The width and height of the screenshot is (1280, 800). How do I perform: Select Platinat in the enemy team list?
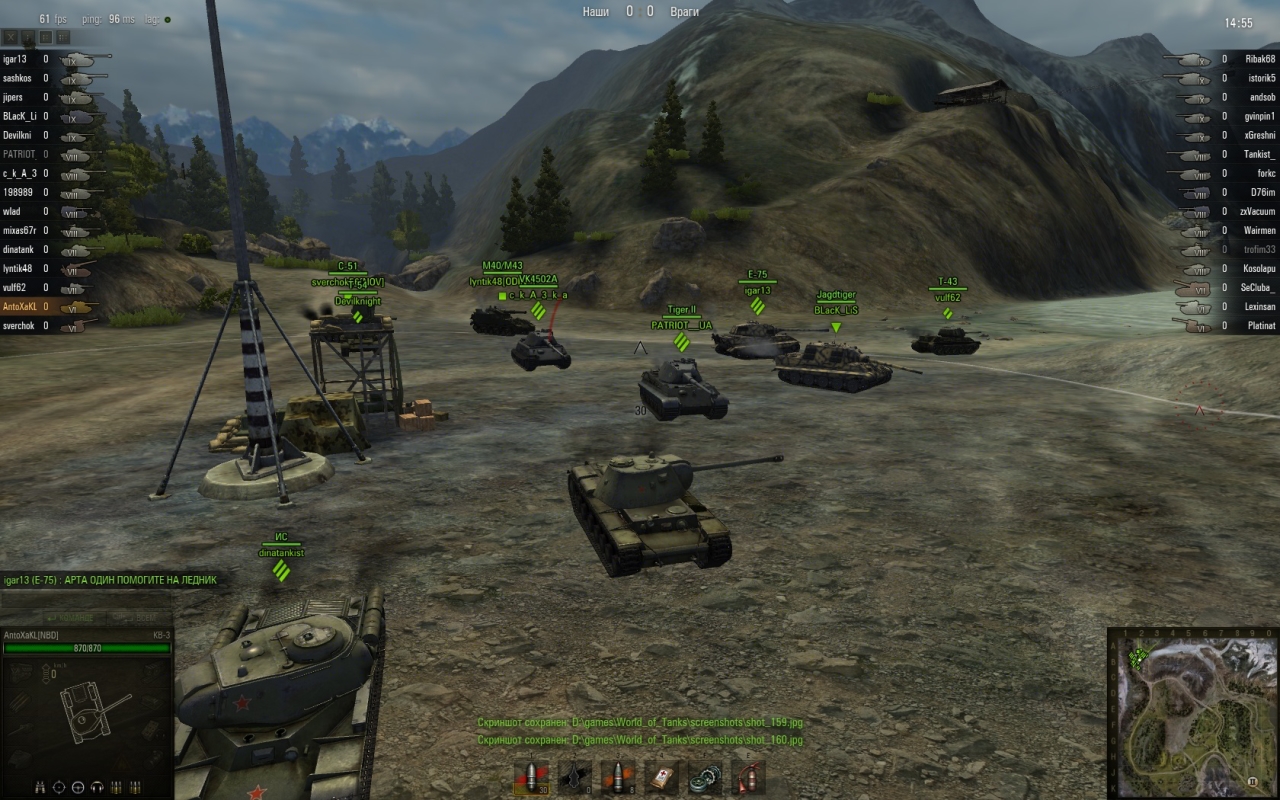[x=1260, y=326]
